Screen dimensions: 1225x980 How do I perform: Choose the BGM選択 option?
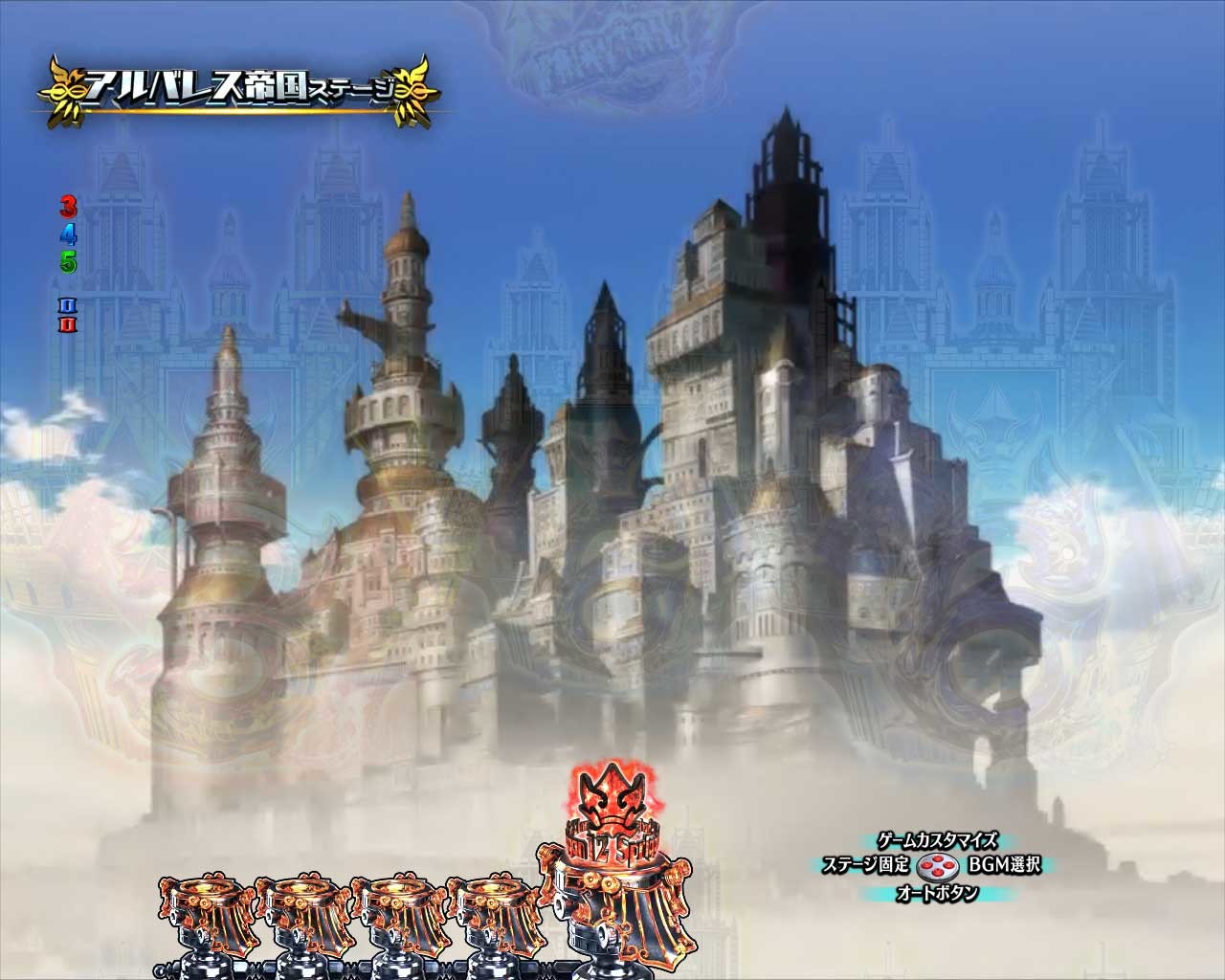1004,866
